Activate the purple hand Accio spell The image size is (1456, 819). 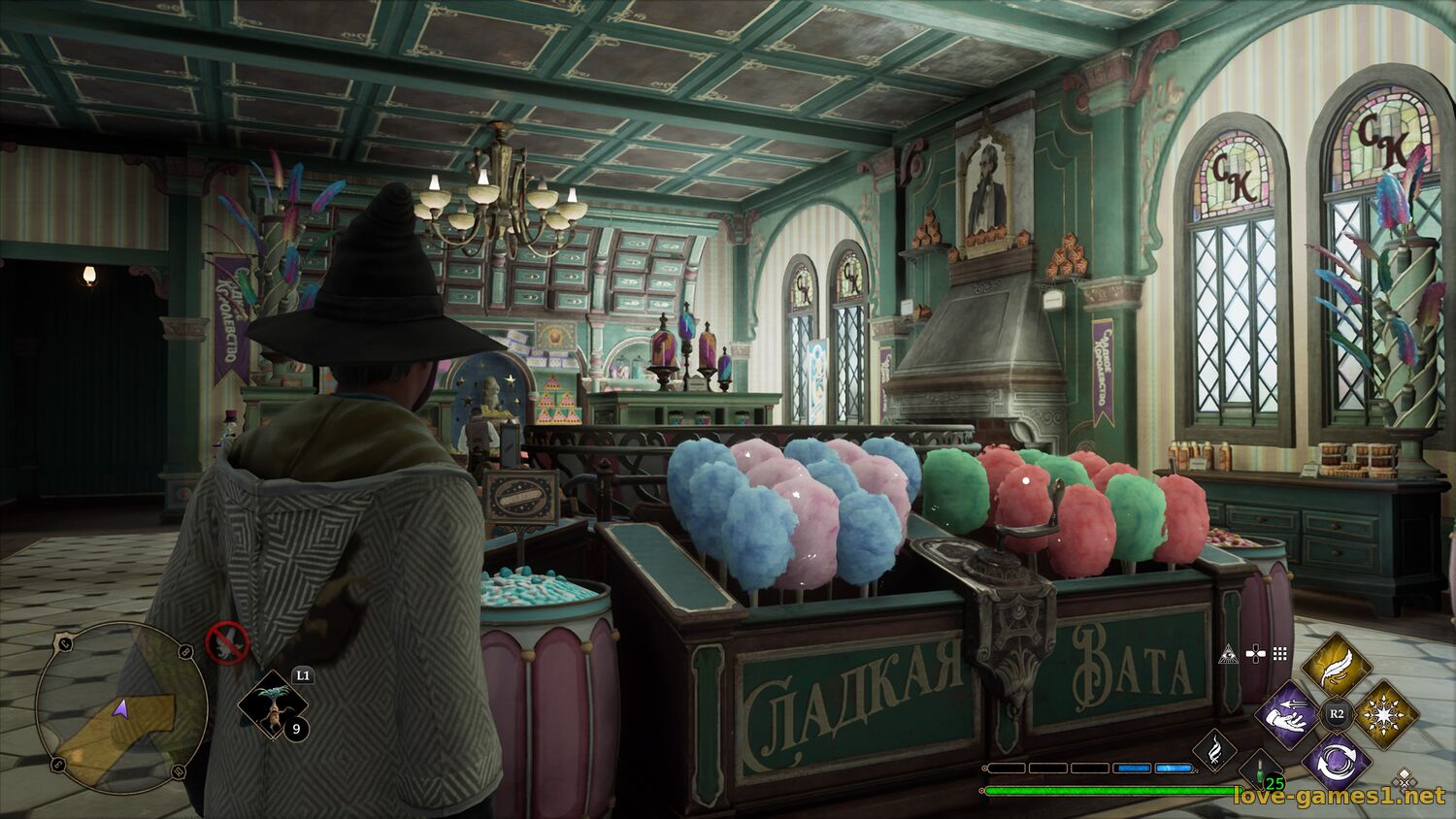[x=1289, y=714]
